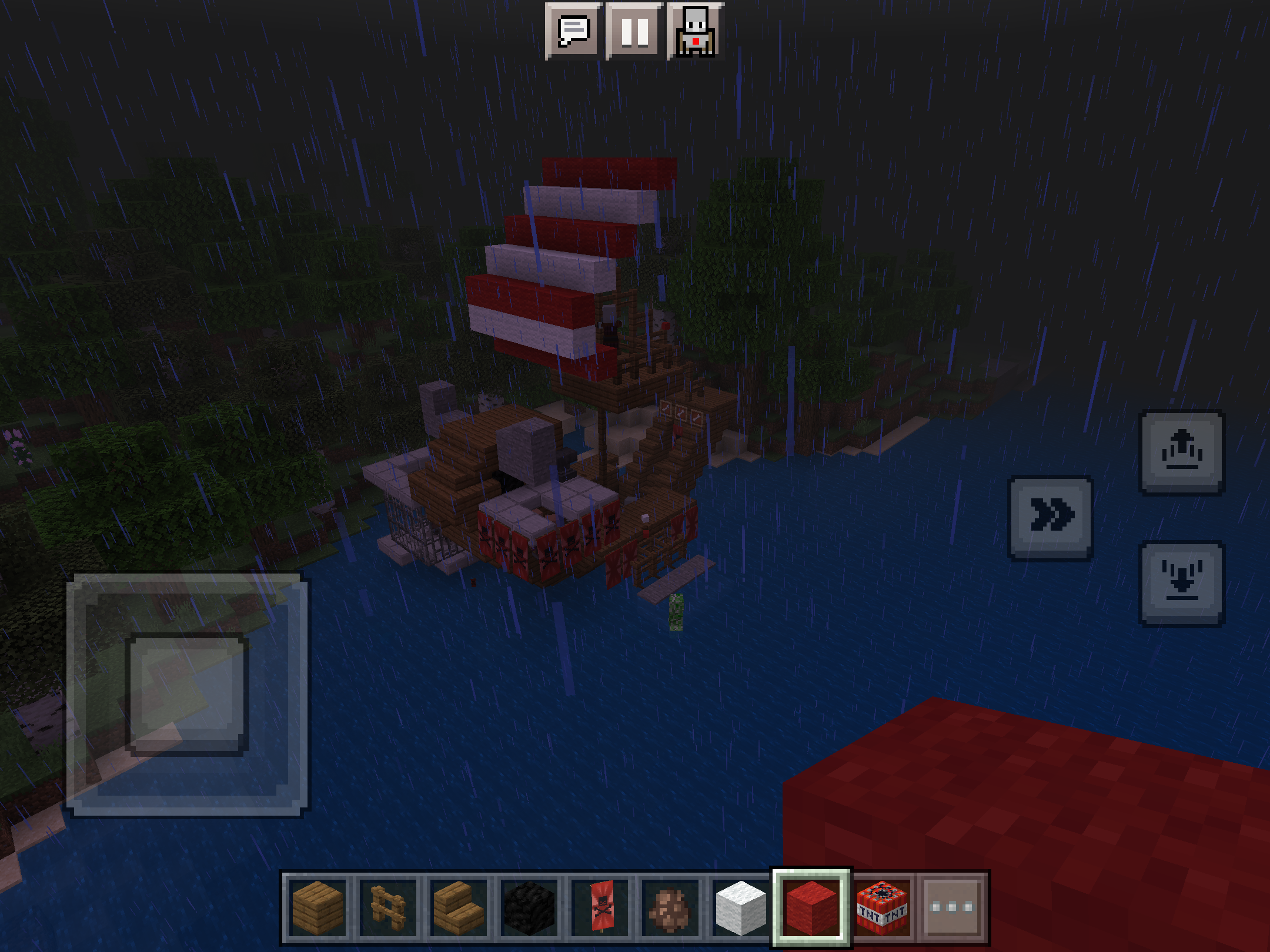The image size is (1270, 952).
Task: Choose the white wool block slot
Action: (741, 908)
